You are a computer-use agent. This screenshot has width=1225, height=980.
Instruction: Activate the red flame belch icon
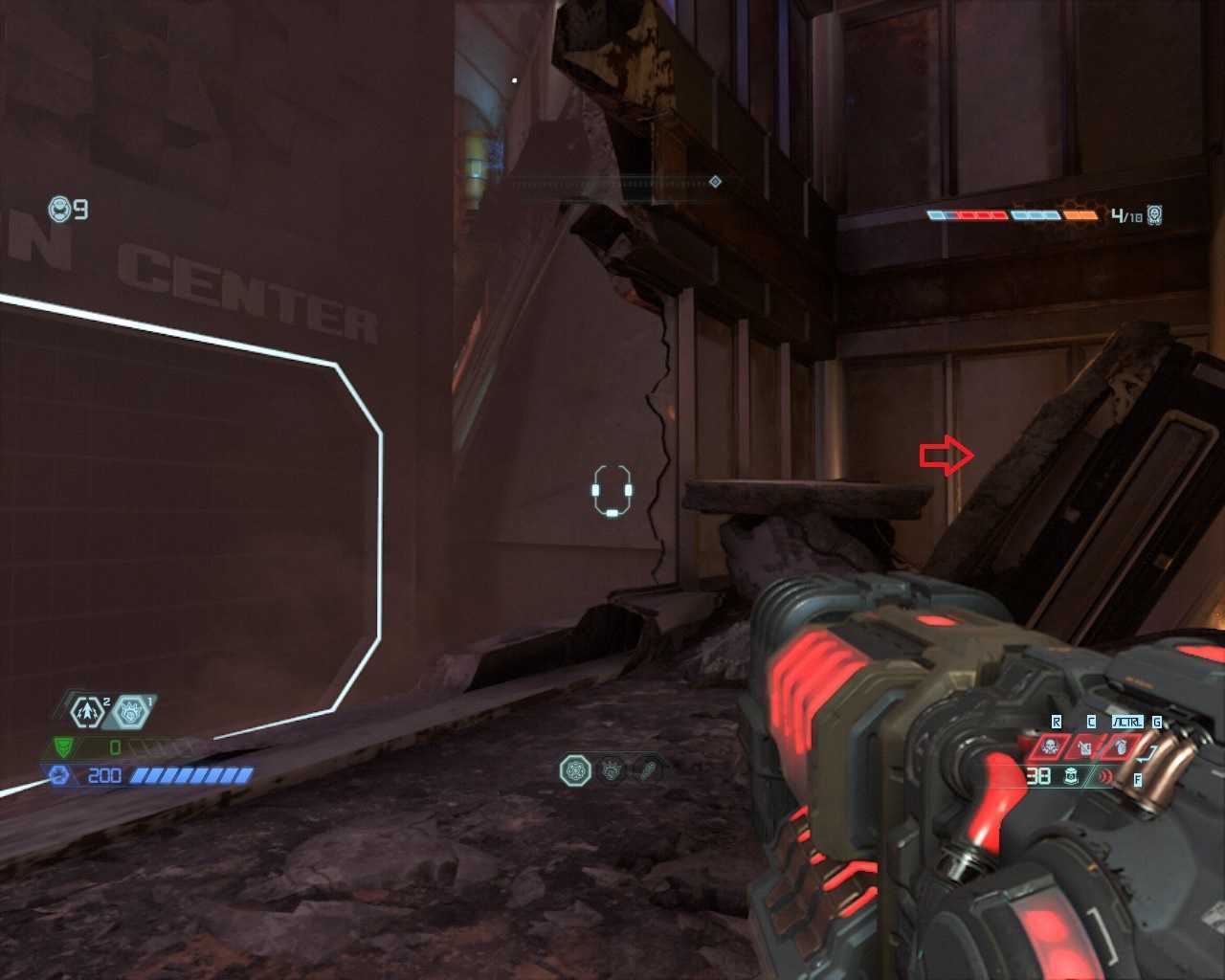coord(1120,746)
